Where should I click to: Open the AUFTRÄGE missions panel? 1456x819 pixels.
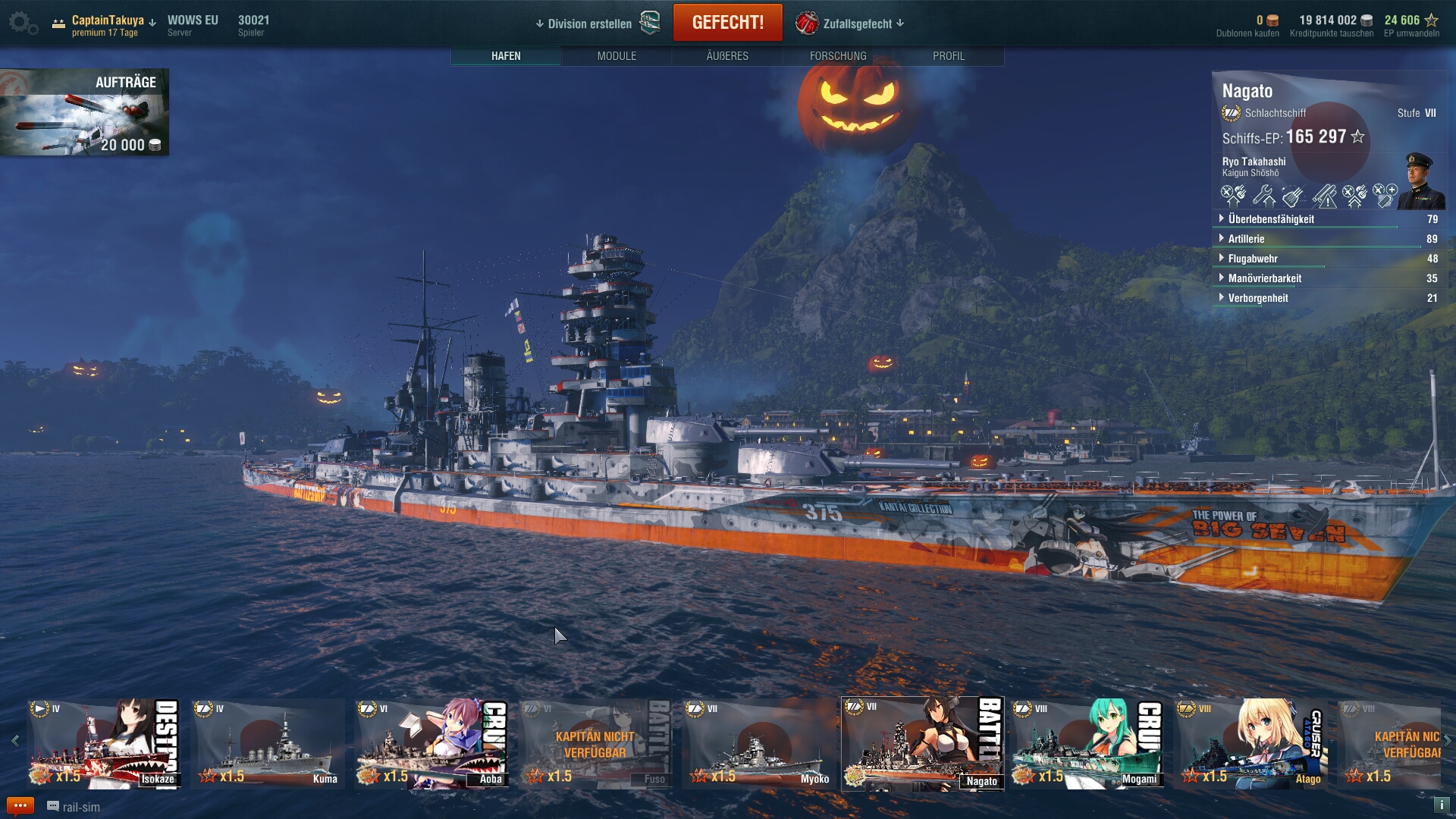click(84, 112)
